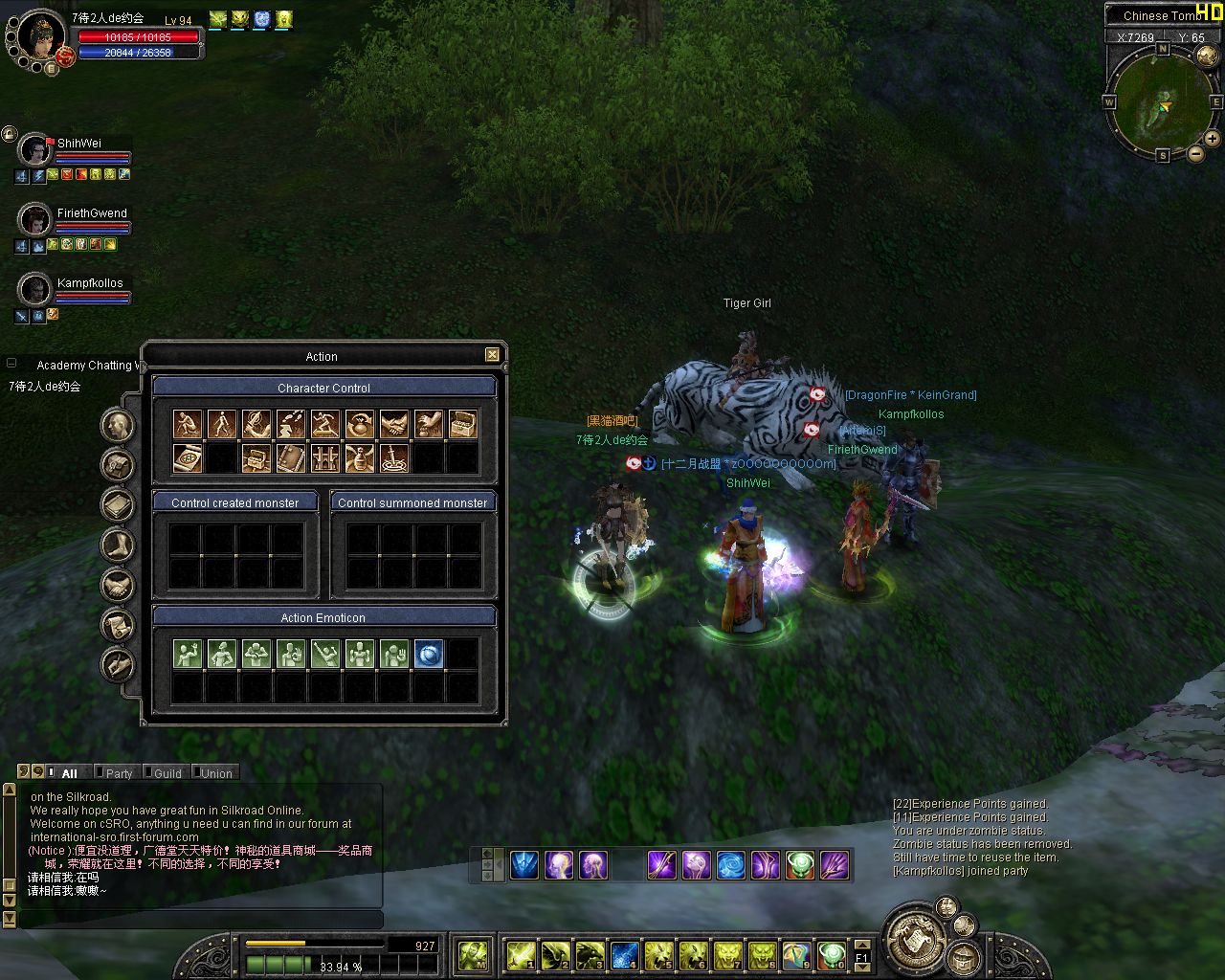Image resolution: width=1225 pixels, height=980 pixels.
Task: Switch to the Party chat tab
Action: pyautogui.click(x=120, y=773)
